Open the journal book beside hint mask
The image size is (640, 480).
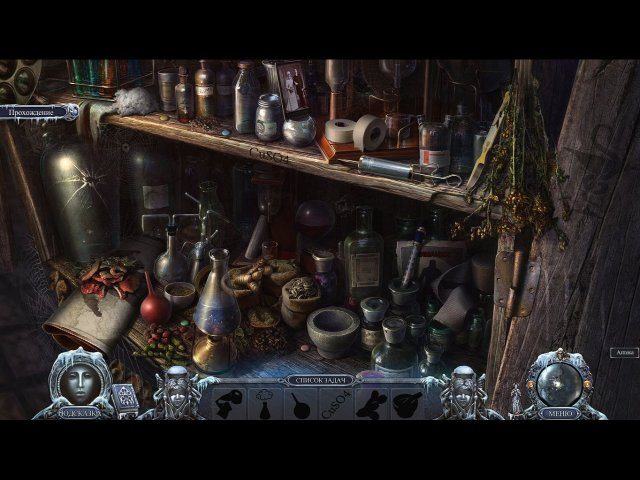click(123, 397)
